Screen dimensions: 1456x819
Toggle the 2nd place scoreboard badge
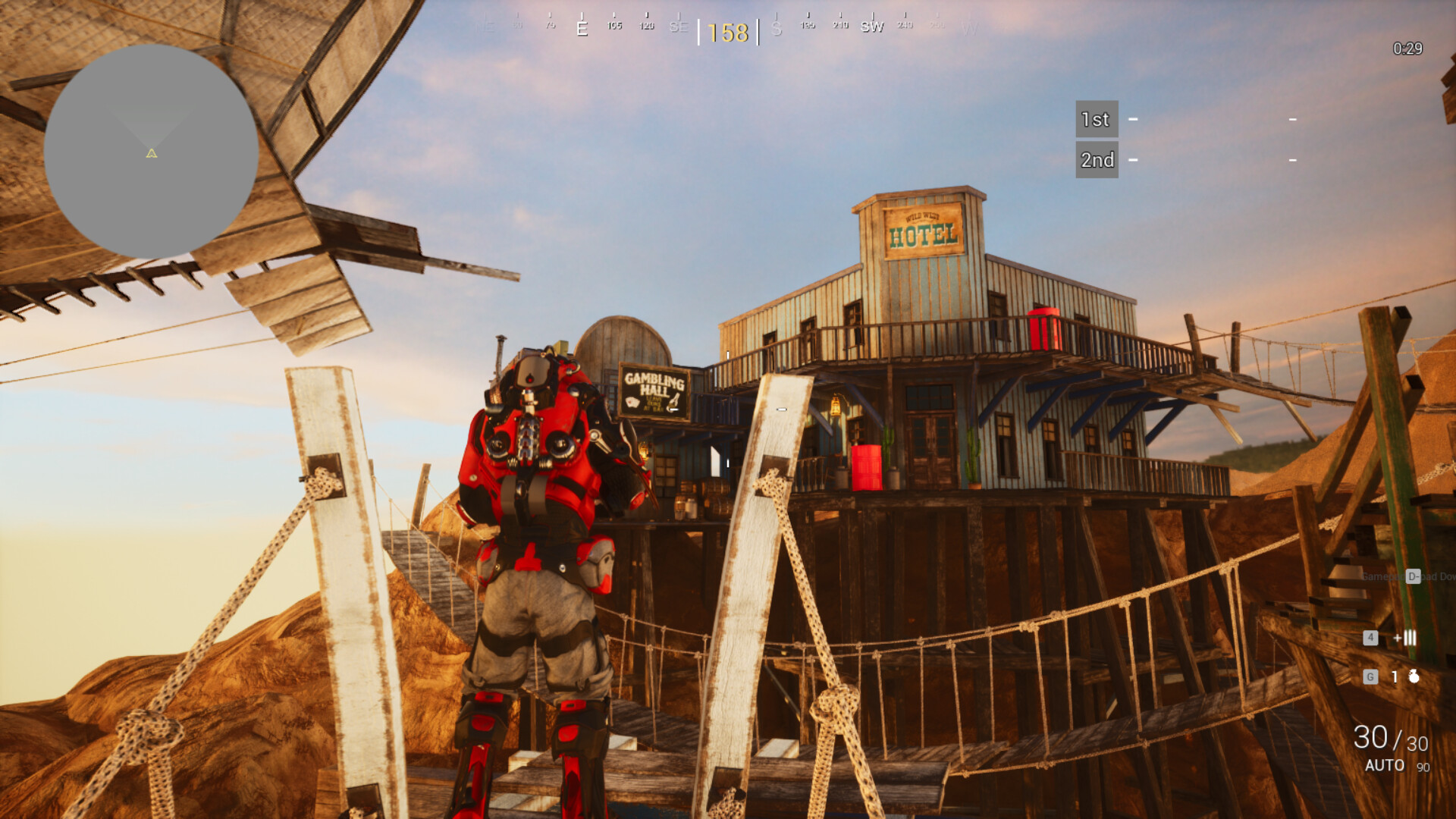(x=1097, y=159)
